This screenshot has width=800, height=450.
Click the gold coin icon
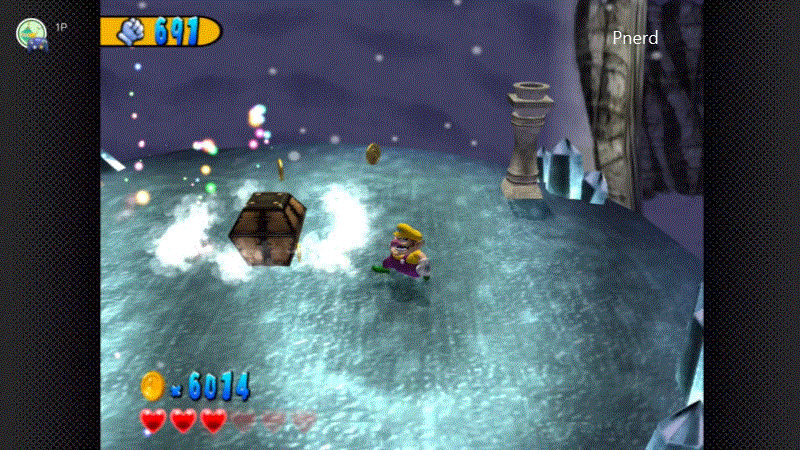[x=152, y=384]
